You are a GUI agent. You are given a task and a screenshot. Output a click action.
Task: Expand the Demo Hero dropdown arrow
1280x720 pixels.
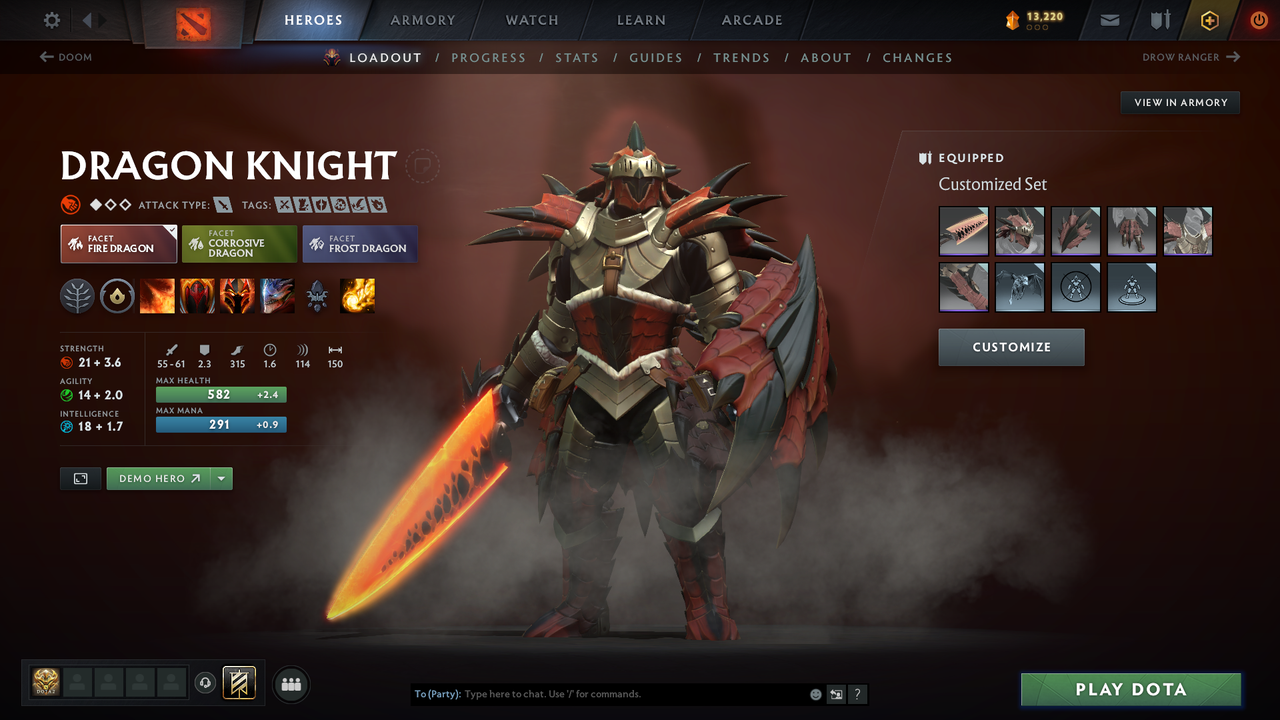click(x=220, y=478)
